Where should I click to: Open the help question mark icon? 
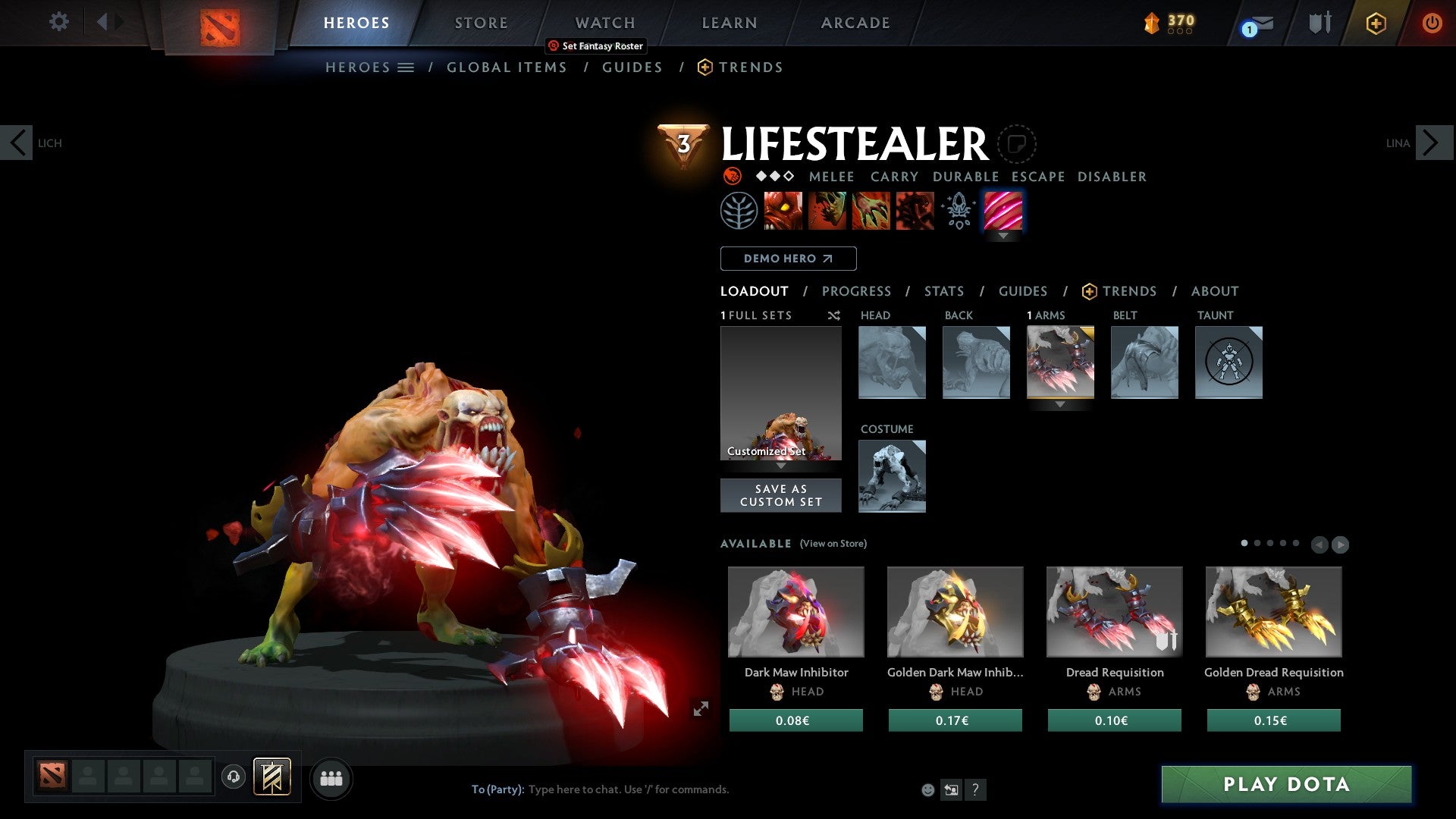(x=975, y=789)
